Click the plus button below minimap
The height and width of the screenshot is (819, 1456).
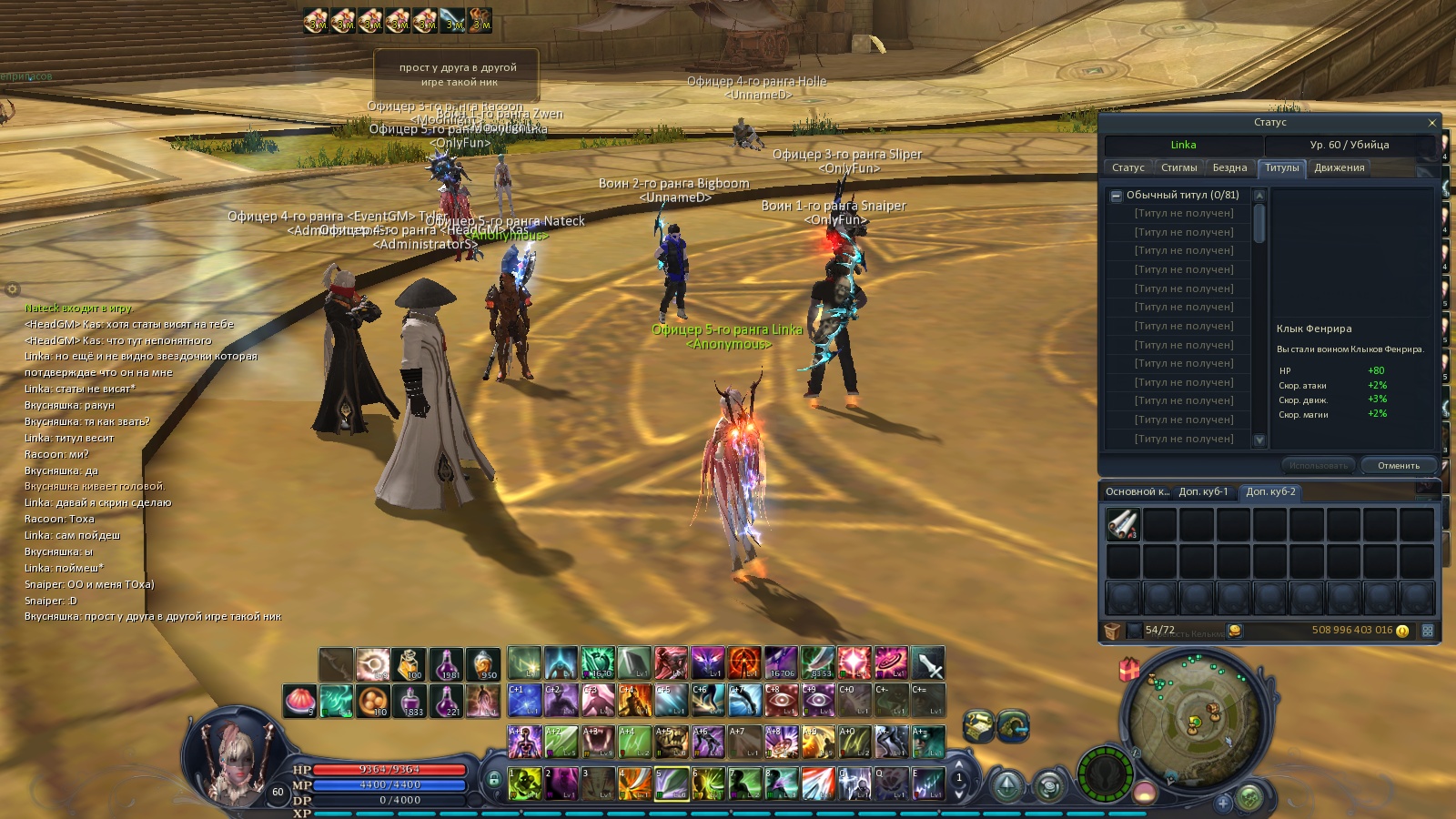1223,803
